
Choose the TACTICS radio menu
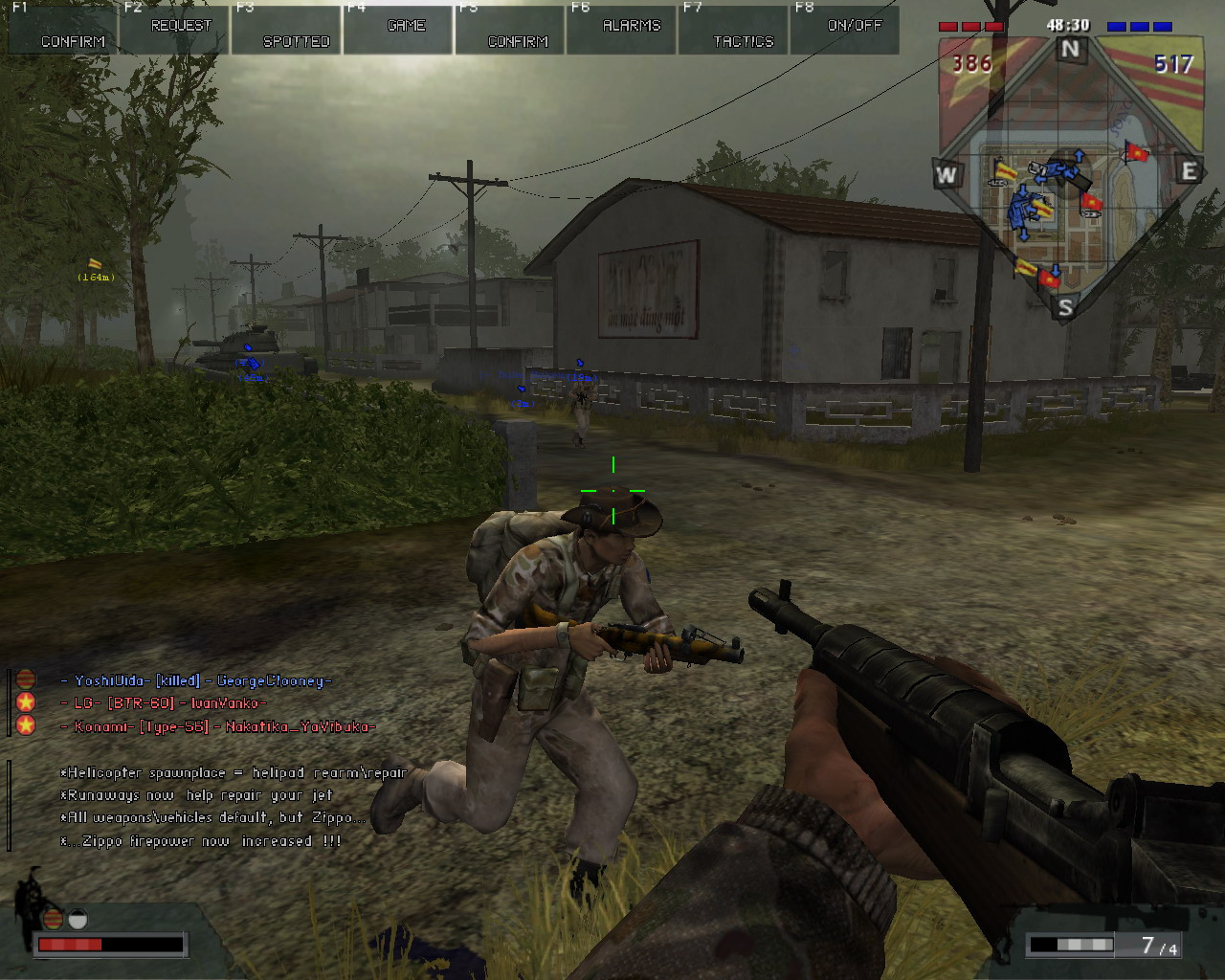tap(734, 30)
